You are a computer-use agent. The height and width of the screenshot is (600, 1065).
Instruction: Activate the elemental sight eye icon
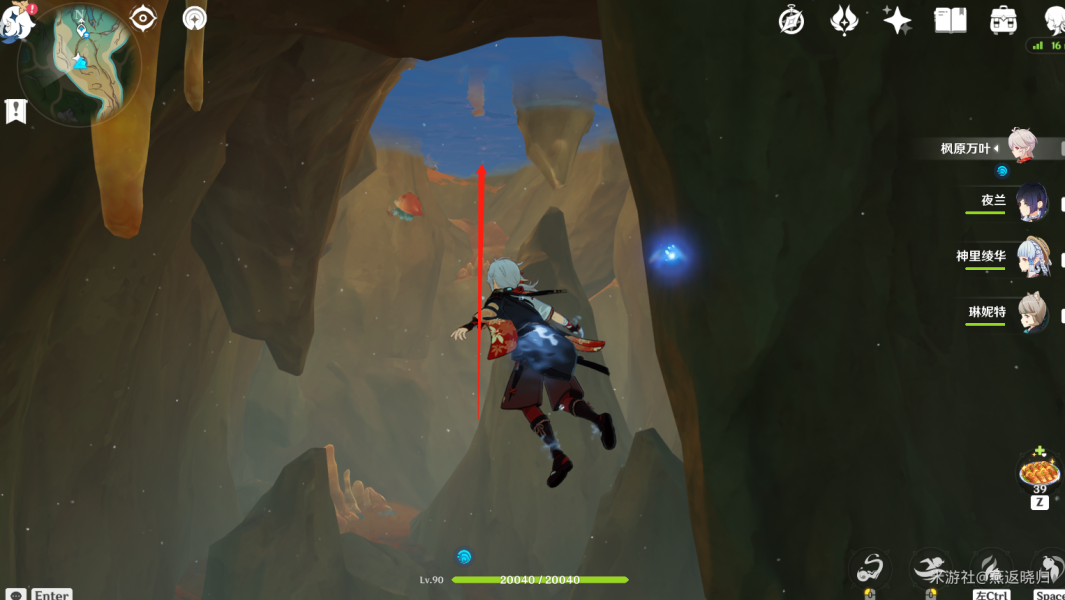[143, 18]
